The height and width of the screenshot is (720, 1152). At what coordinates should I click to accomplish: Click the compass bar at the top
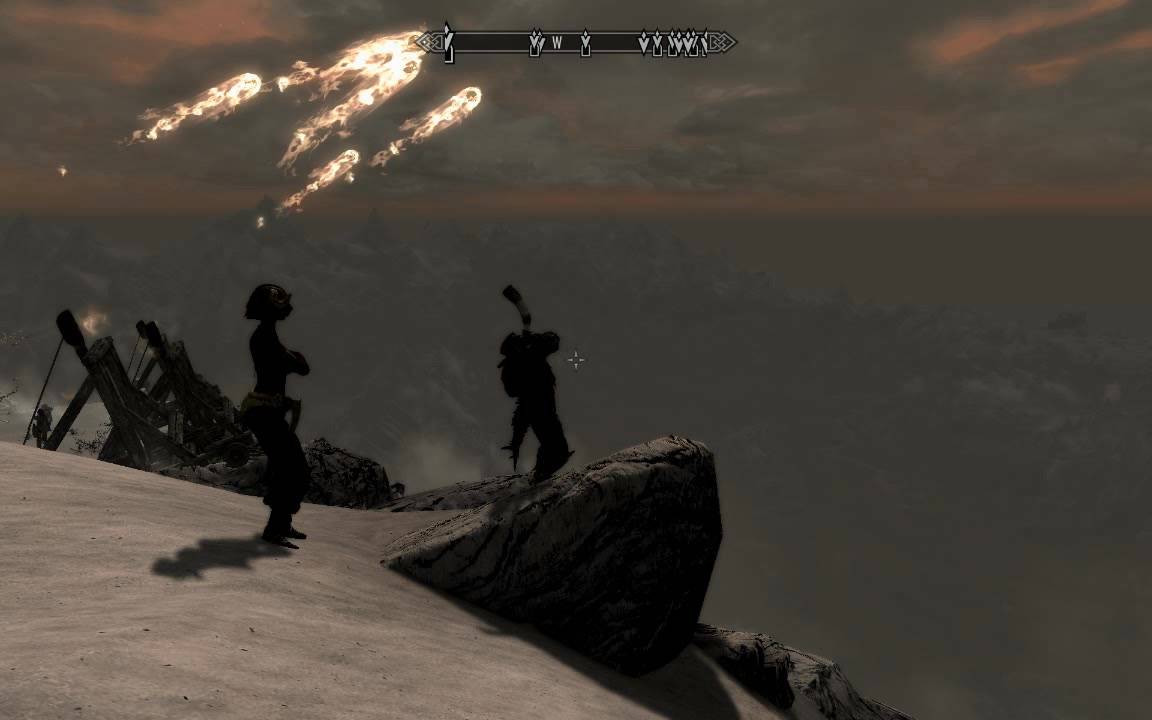point(576,43)
